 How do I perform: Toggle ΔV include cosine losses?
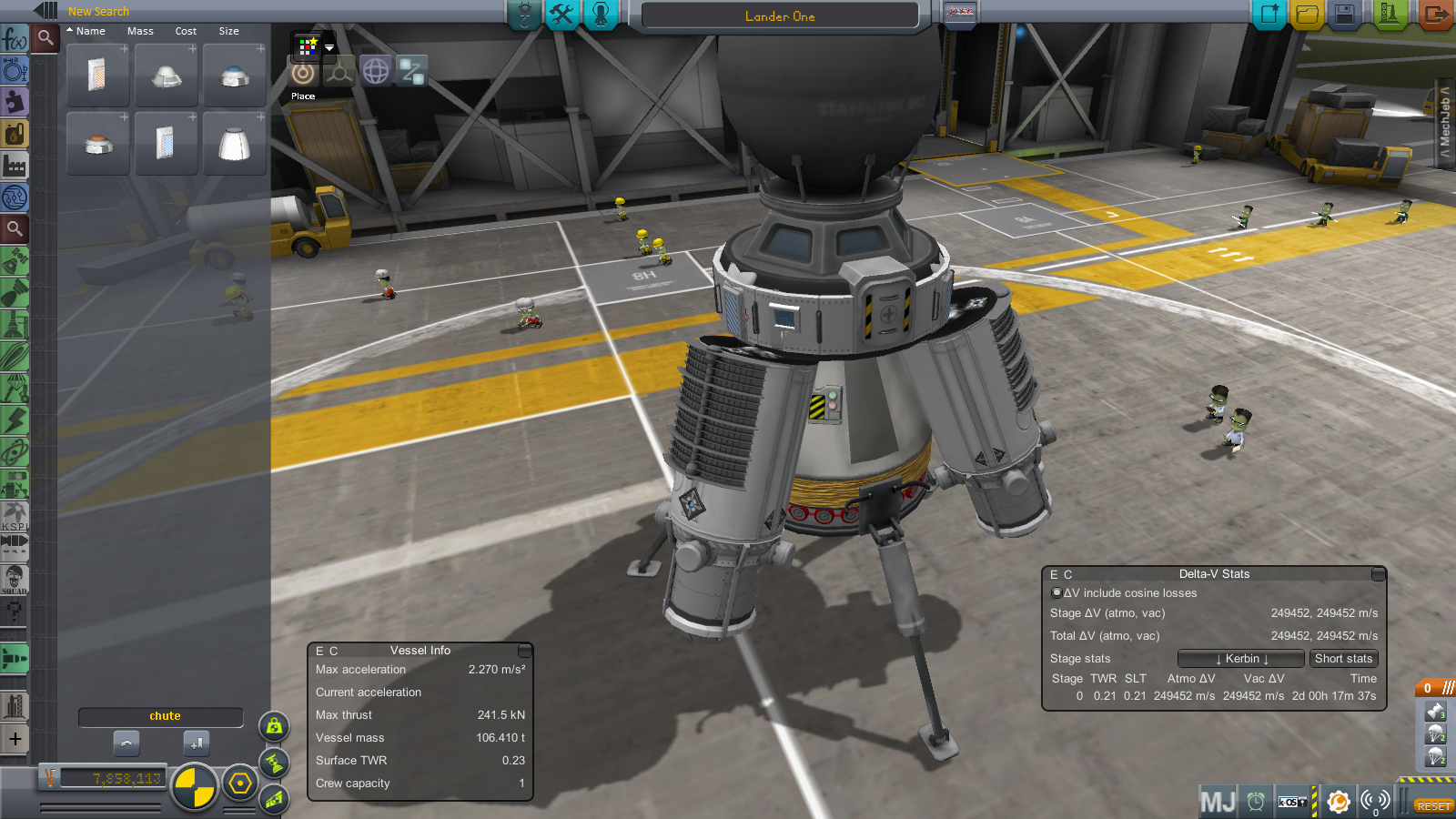(1057, 592)
